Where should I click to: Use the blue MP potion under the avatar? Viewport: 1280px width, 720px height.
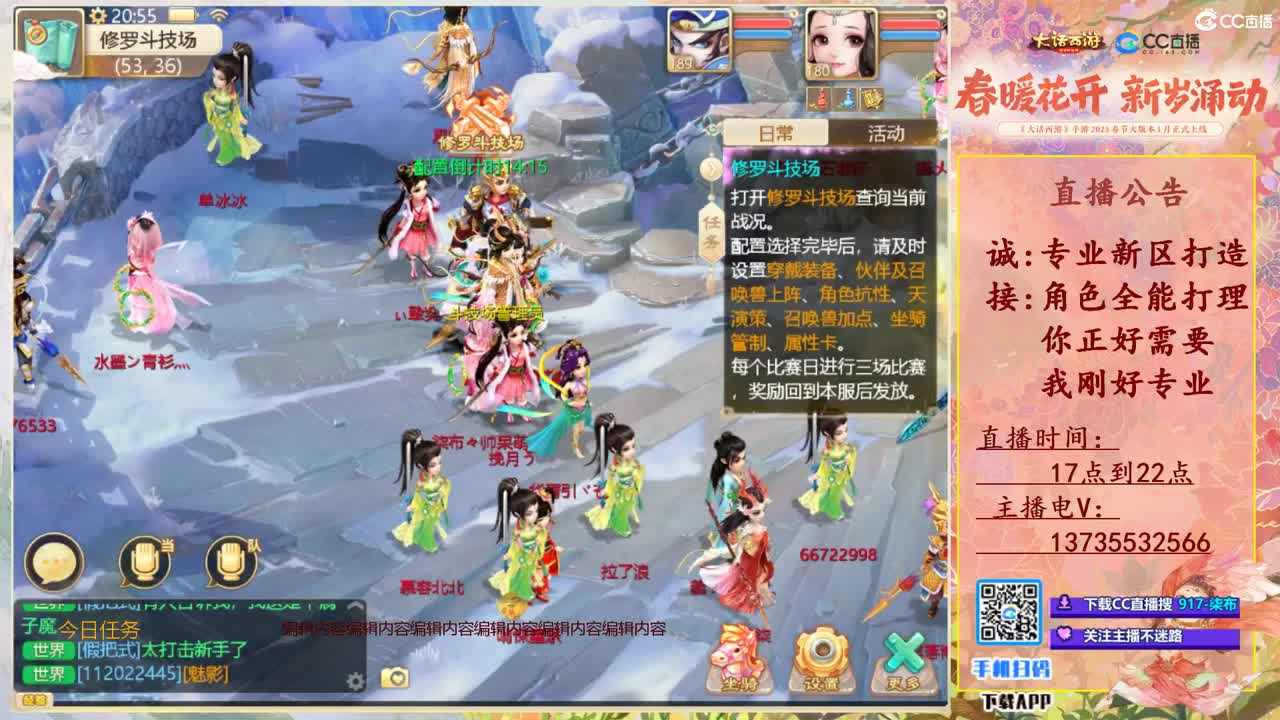pyautogui.click(x=847, y=100)
